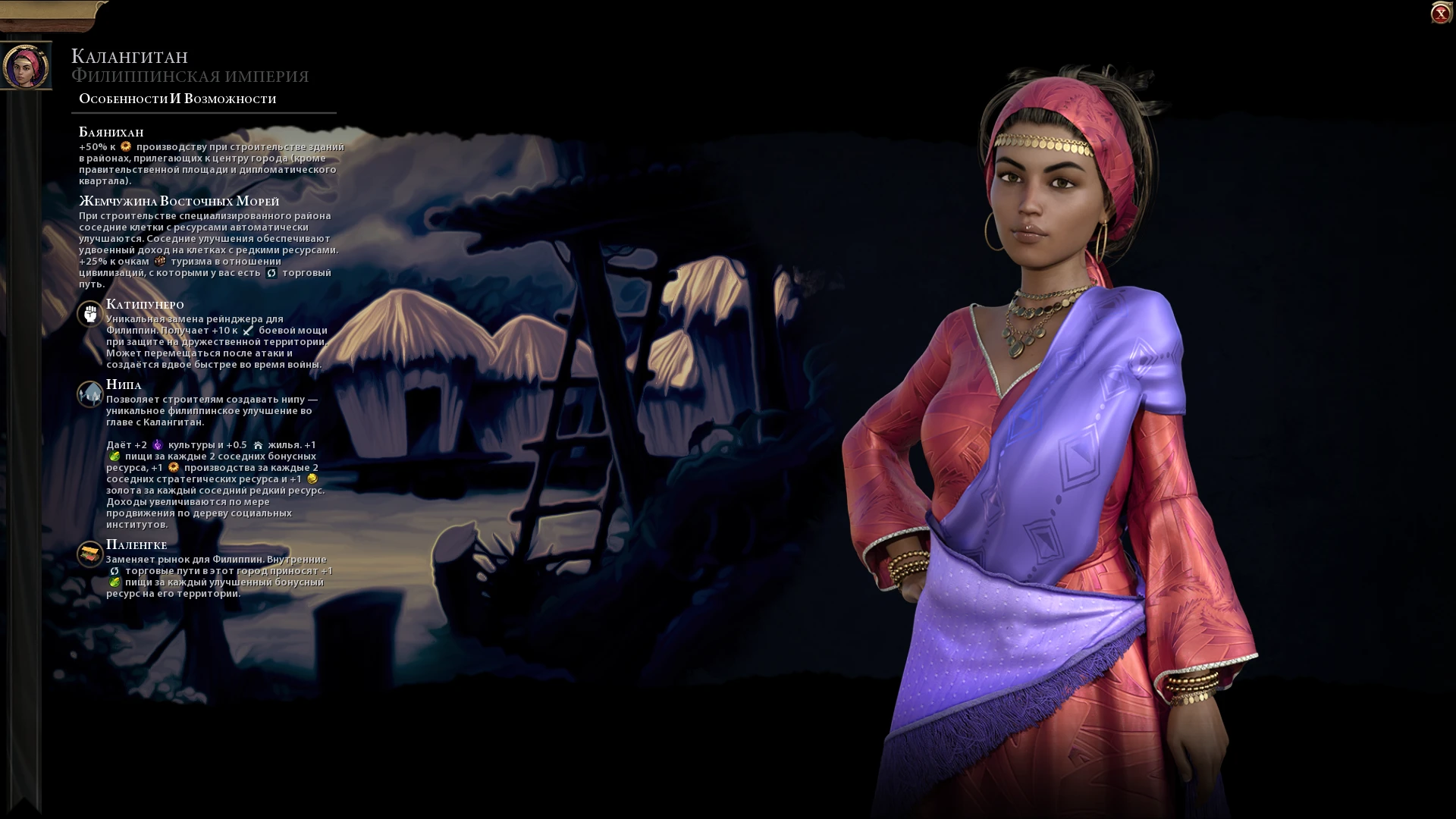Select the food corn icon in Паленгке text
The width and height of the screenshot is (1456, 819).
(x=115, y=582)
